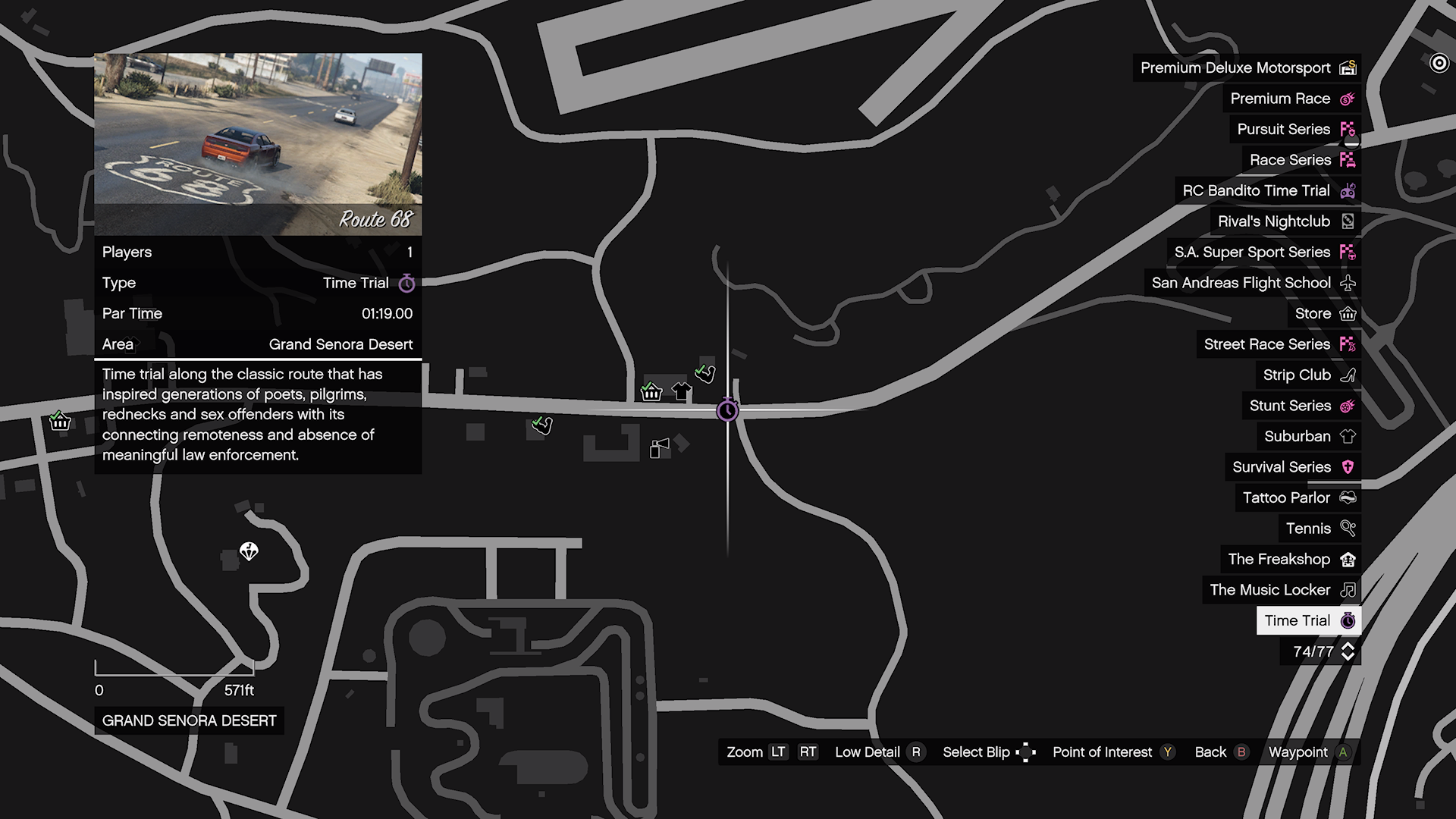The image size is (1456, 819).
Task: Select the Street Race Series entry
Action: point(1279,344)
